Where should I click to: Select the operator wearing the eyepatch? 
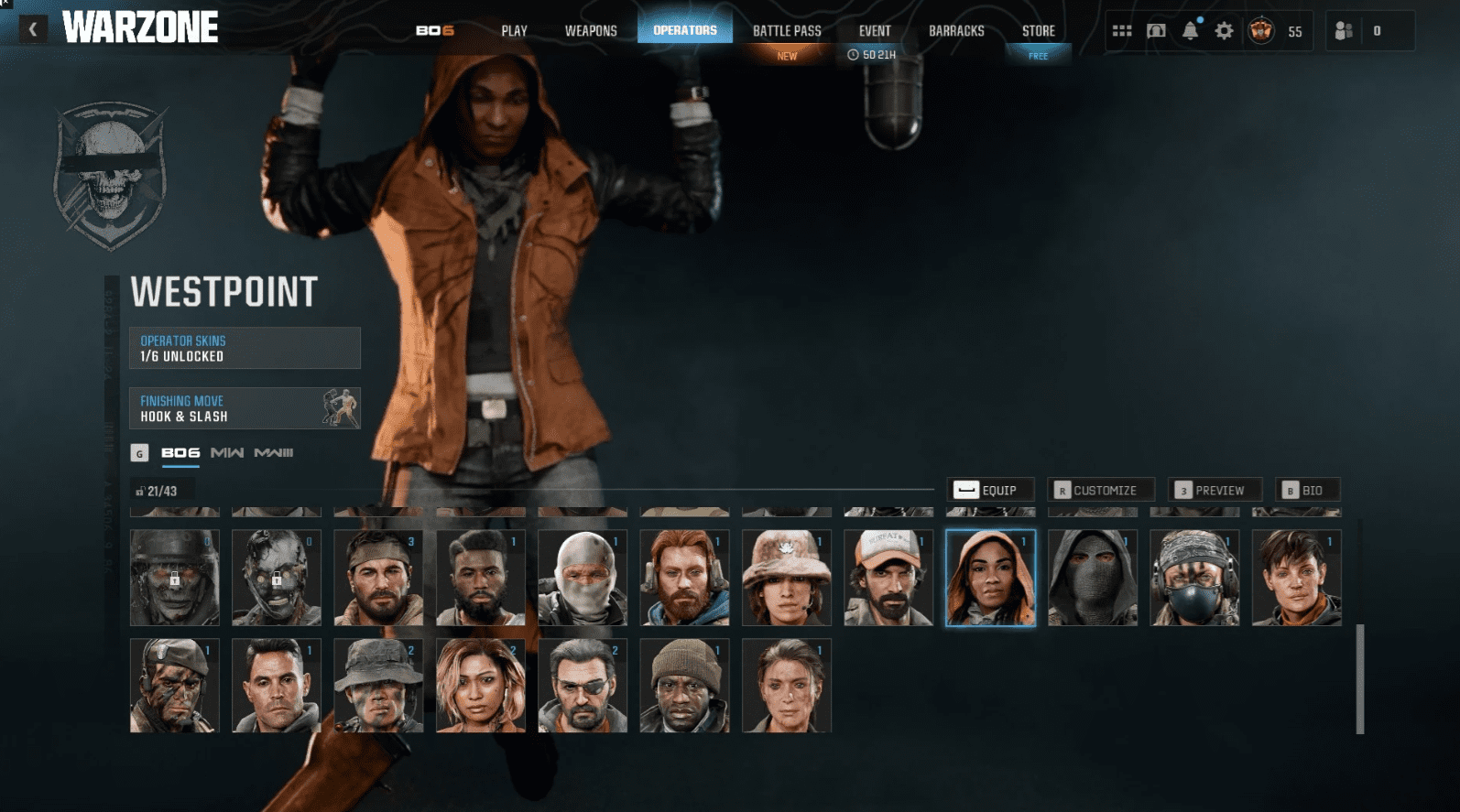(x=583, y=686)
